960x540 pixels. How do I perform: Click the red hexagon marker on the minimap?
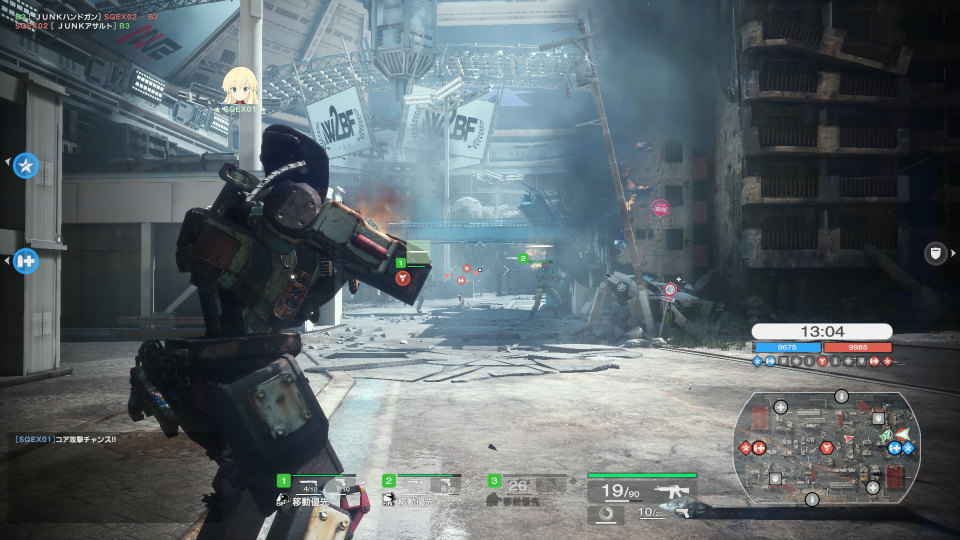pos(826,447)
